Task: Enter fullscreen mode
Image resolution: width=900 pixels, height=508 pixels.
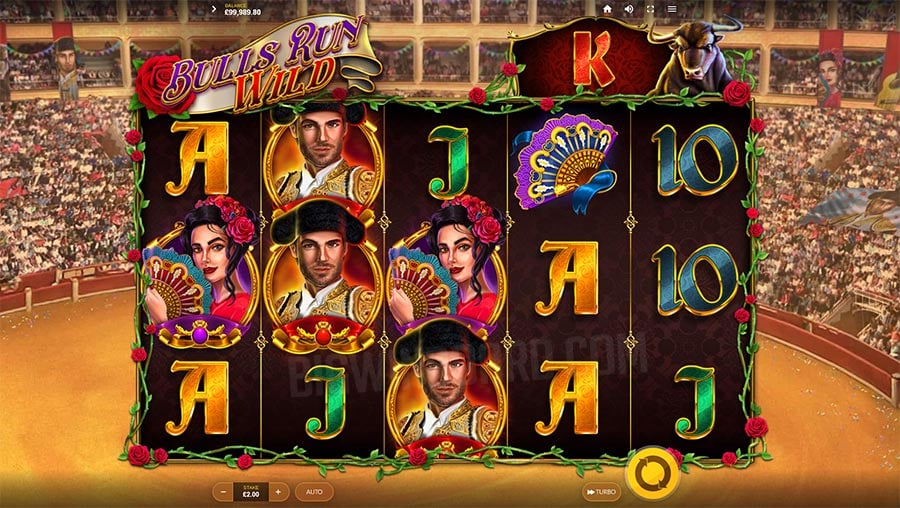Action: (652, 9)
